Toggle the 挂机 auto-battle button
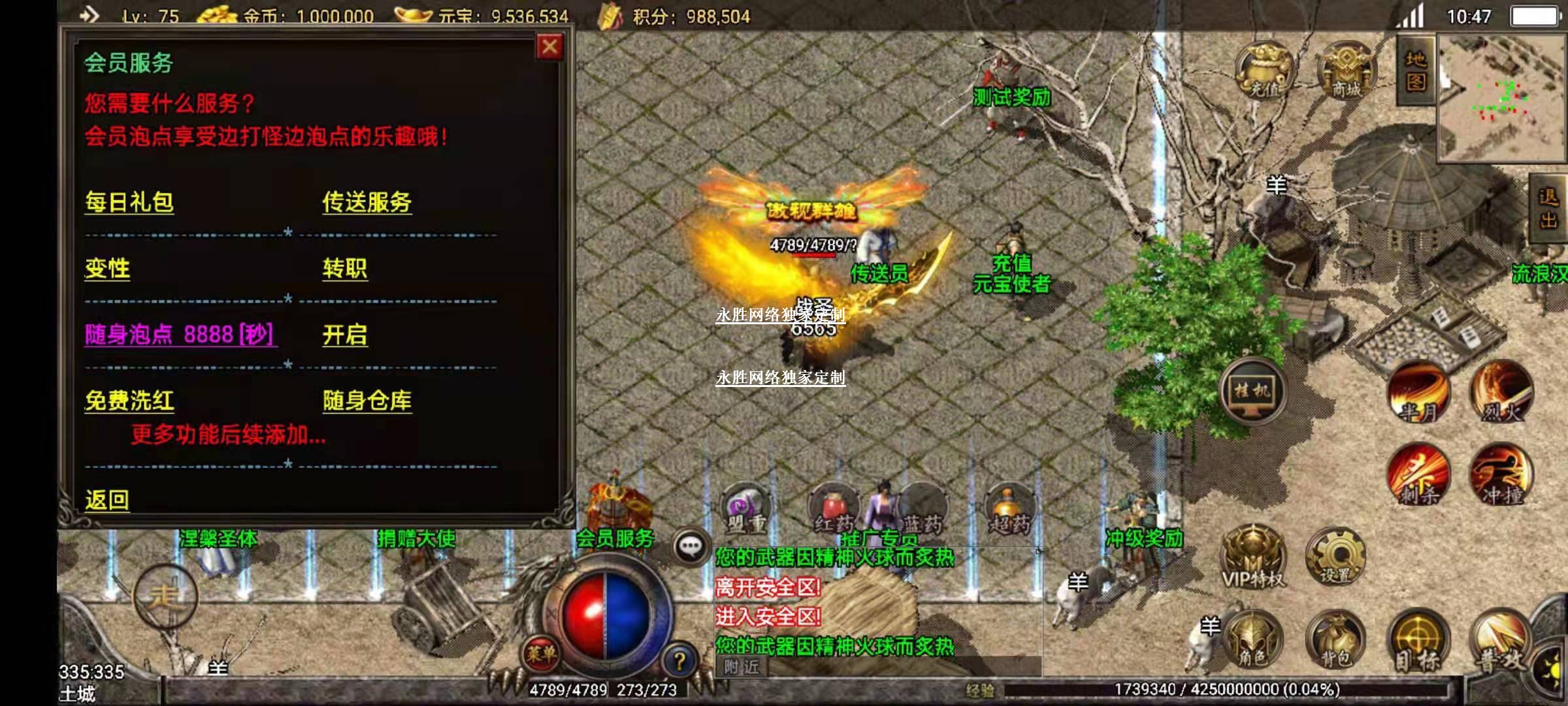This screenshot has width=1568, height=706. (1252, 392)
